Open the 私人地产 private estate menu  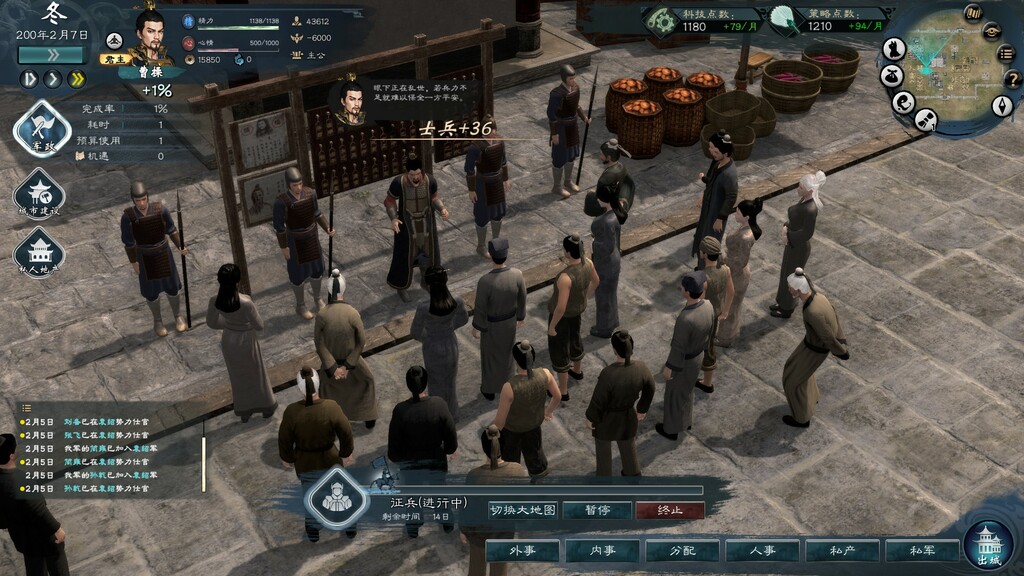40,253
